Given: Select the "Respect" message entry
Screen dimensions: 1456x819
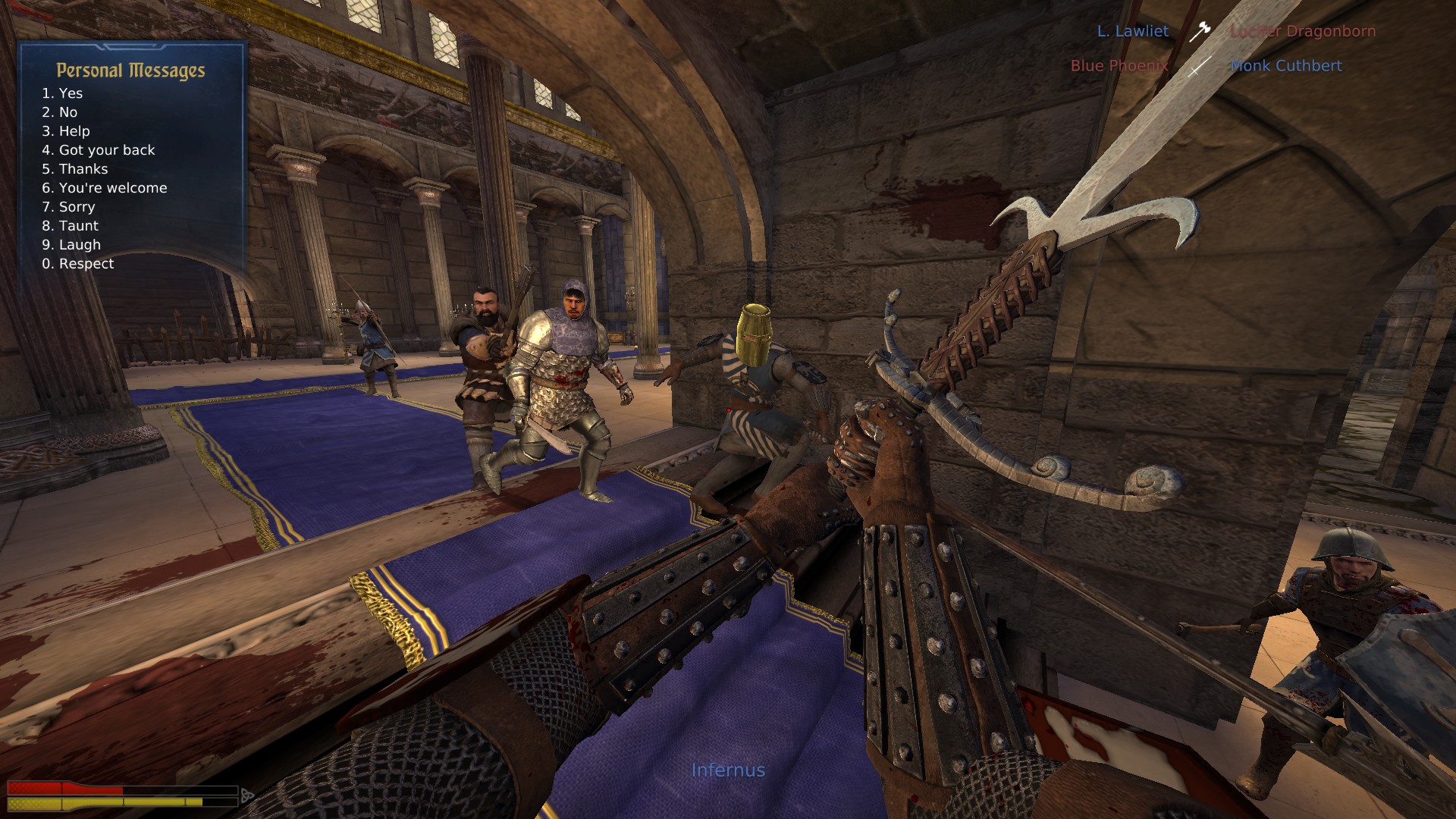Looking at the screenshot, I should click(x=78, y=264).
